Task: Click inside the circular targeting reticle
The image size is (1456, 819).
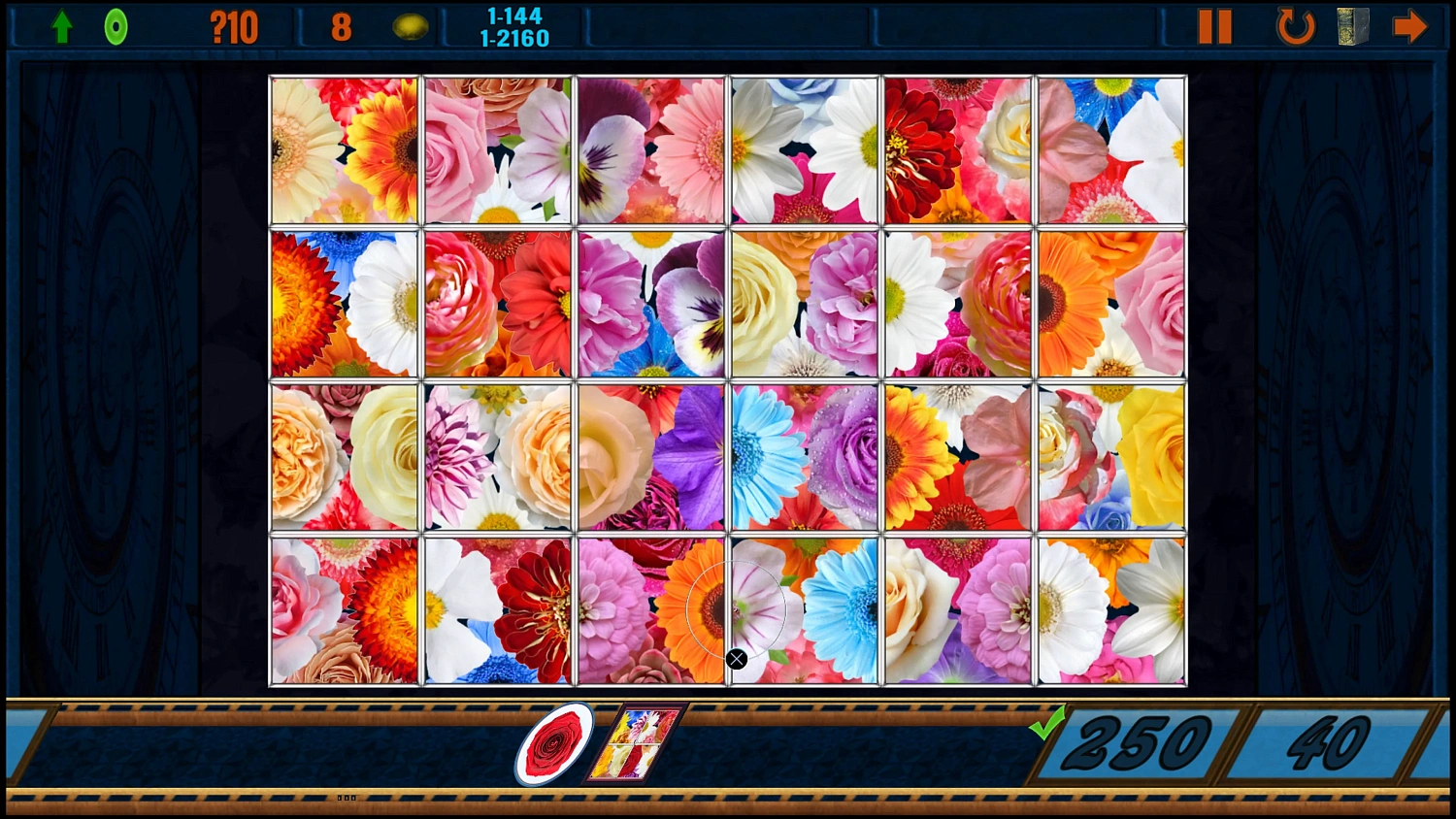Action: 736,609
